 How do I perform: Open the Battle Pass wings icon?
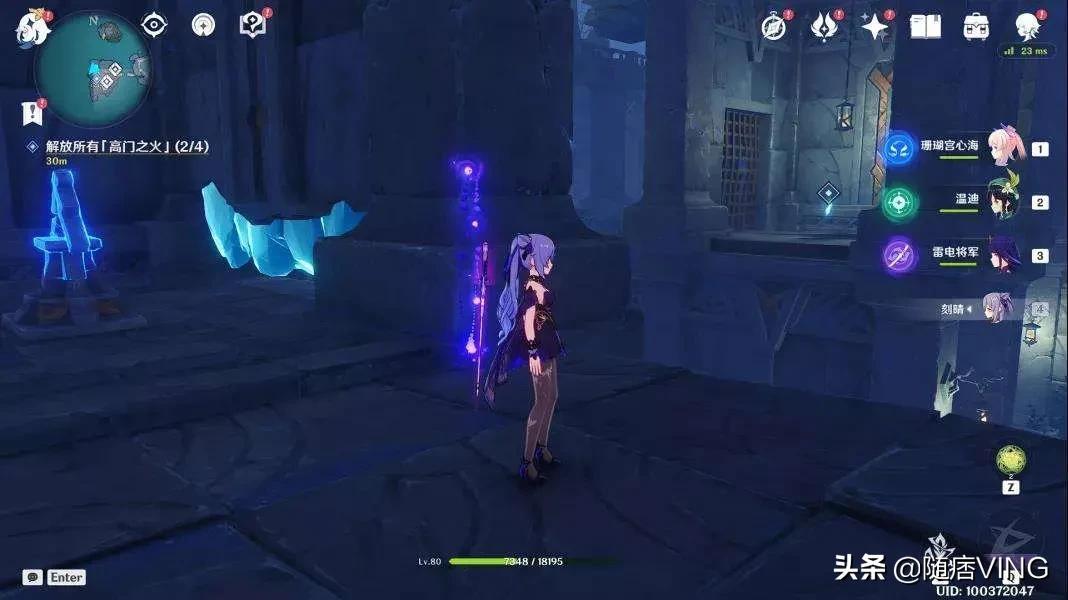pyautogui.click(x=824, y=27)
